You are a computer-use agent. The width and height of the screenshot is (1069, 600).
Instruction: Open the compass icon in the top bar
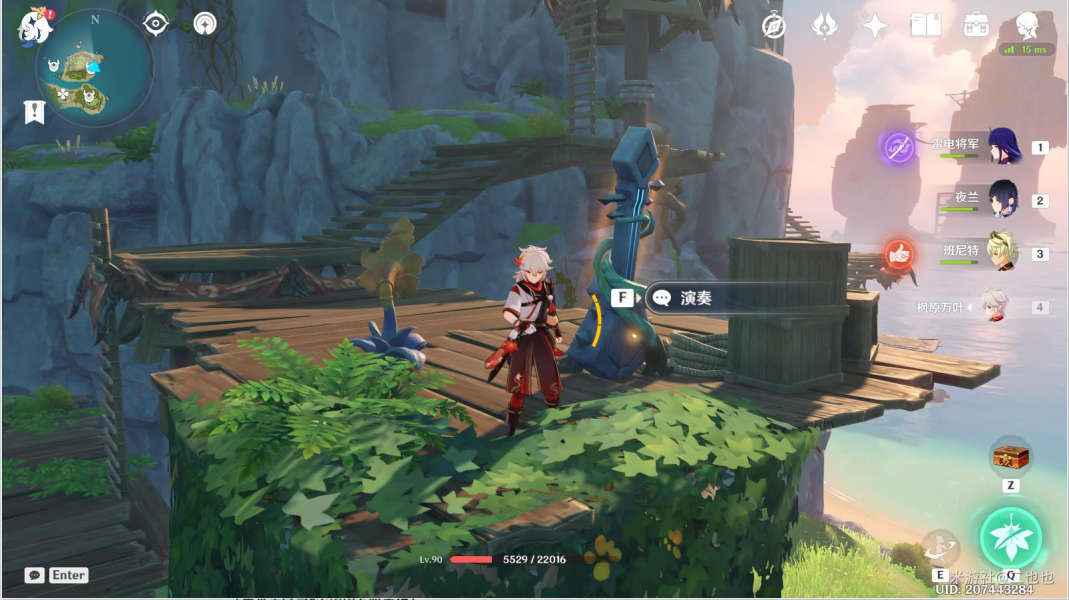point(774,26)
